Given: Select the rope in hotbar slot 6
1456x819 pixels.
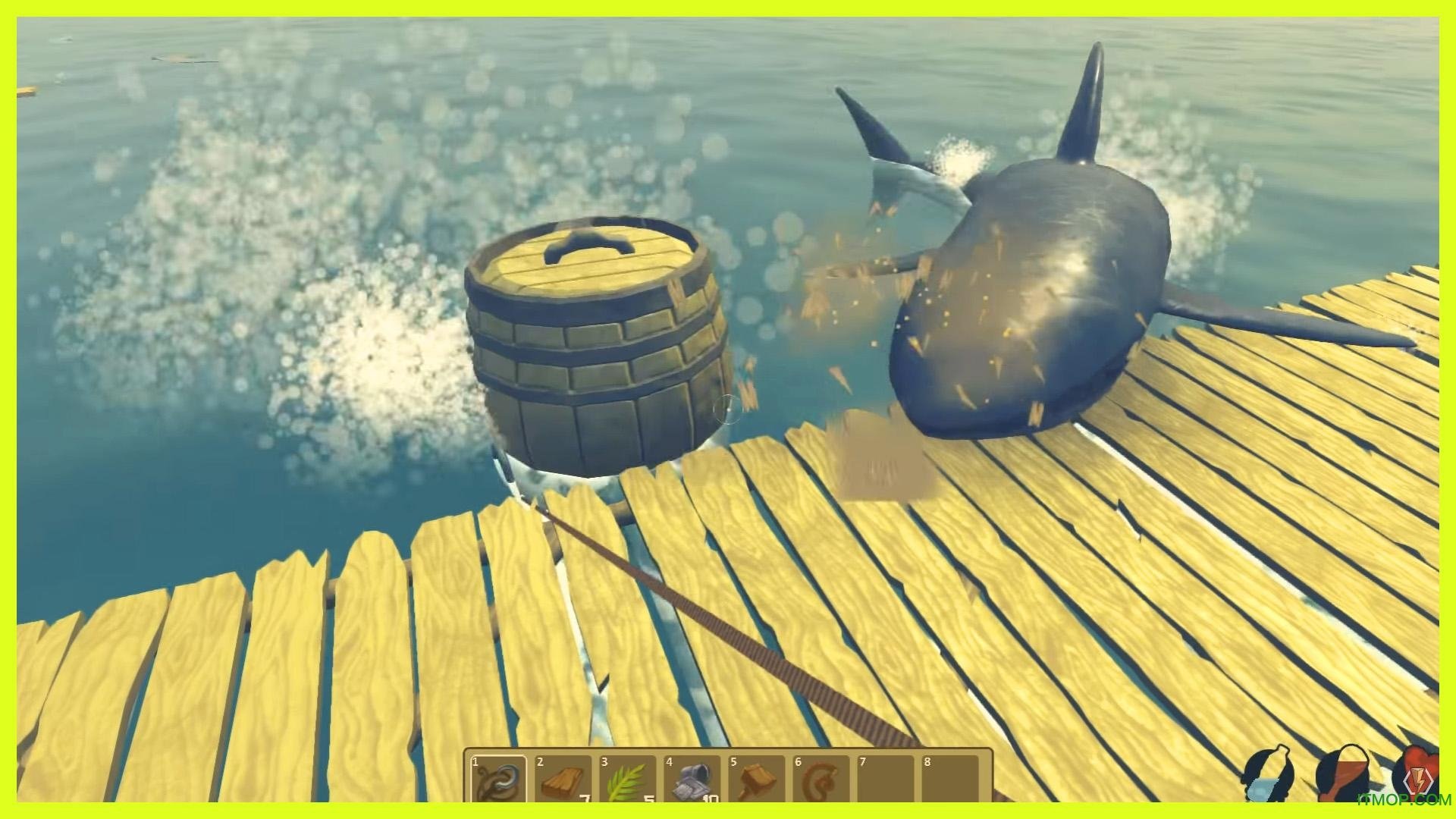Looking at the screenshot, I should (x=821, y=779).
